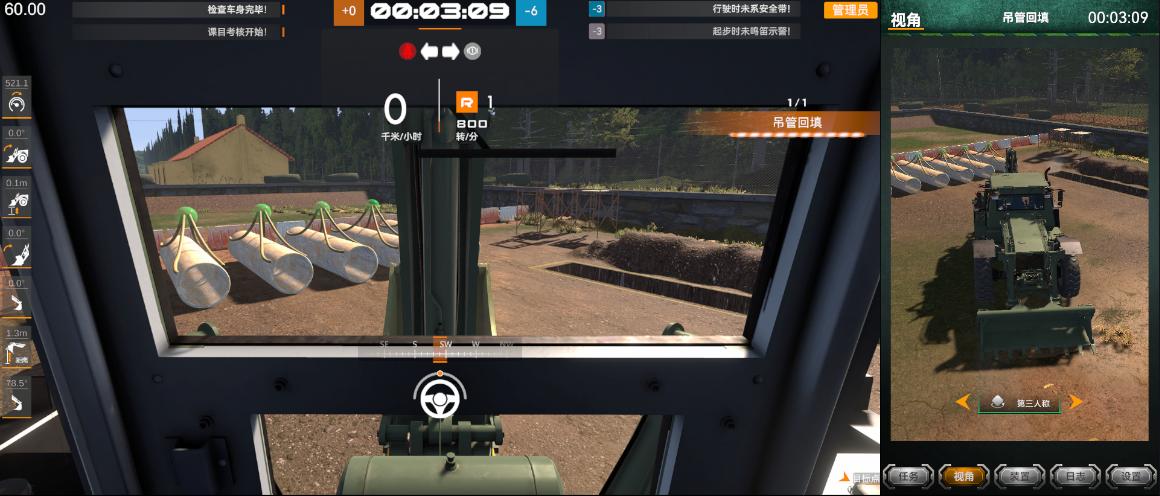Show the 日志 (Log) tab
Image resolution: width=1160 pixels, height=496 pixels.
[1076, 477]
